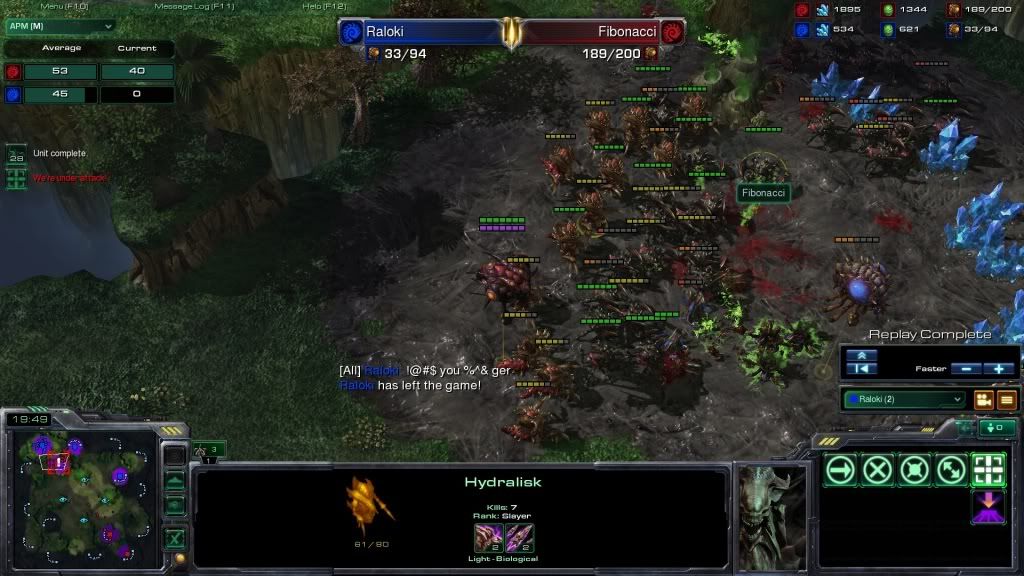
Task: Choose the Stop command X icon
Action: pos(877,469)
